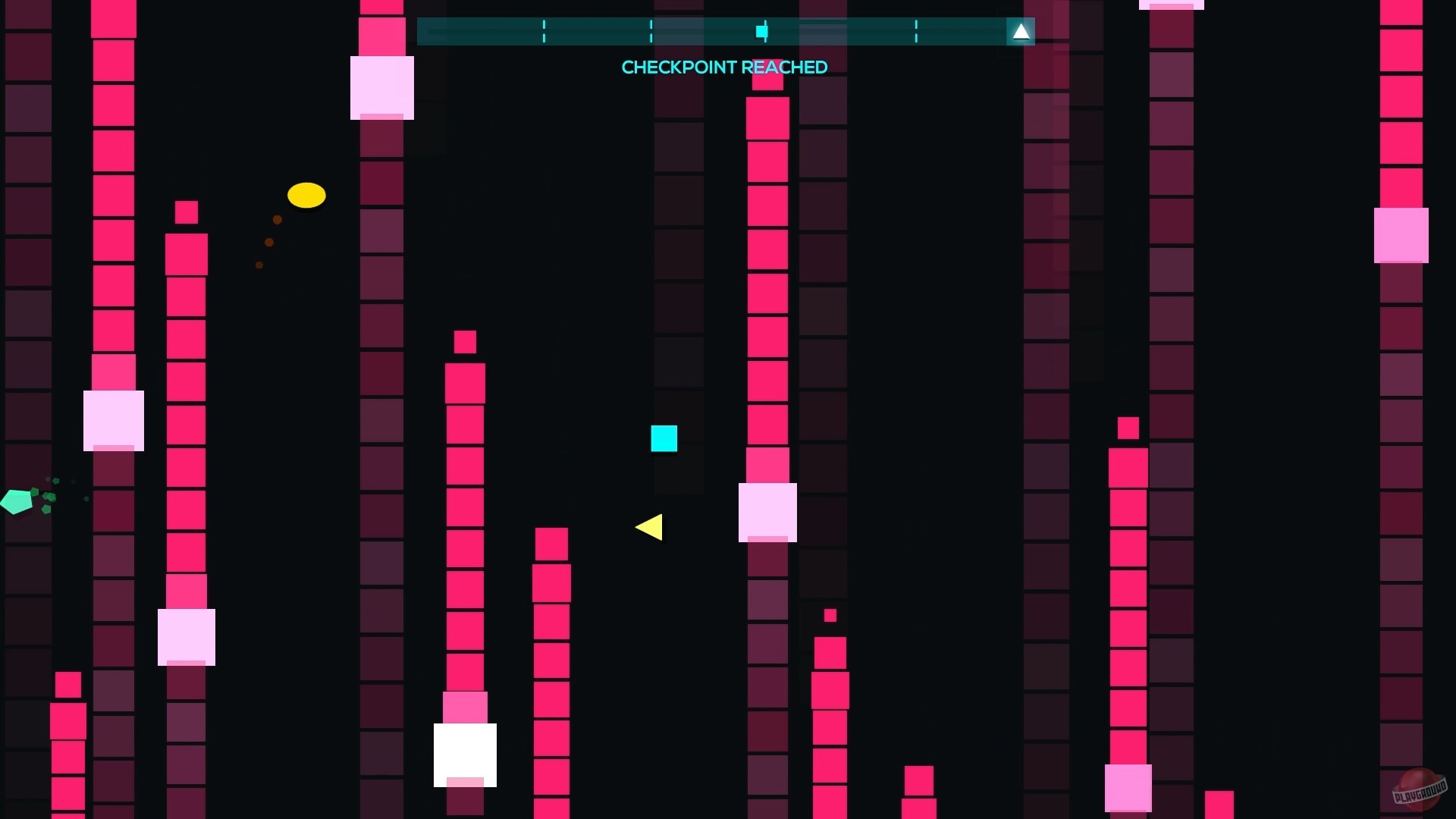Click the yellow oval shape
Screen dimensions: 1456x819
coord(306,195)
